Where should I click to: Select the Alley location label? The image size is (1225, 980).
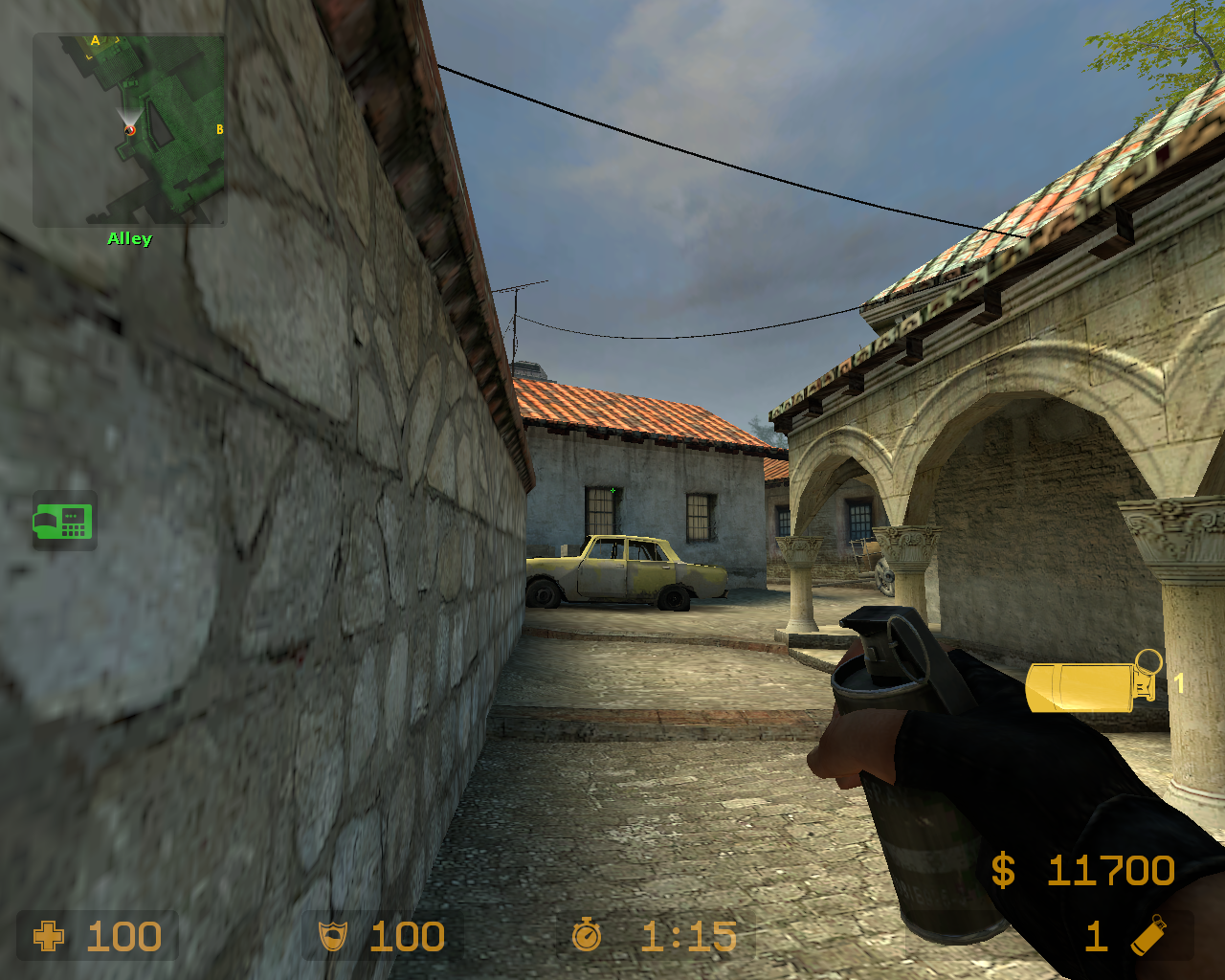[x=128, y=238]
